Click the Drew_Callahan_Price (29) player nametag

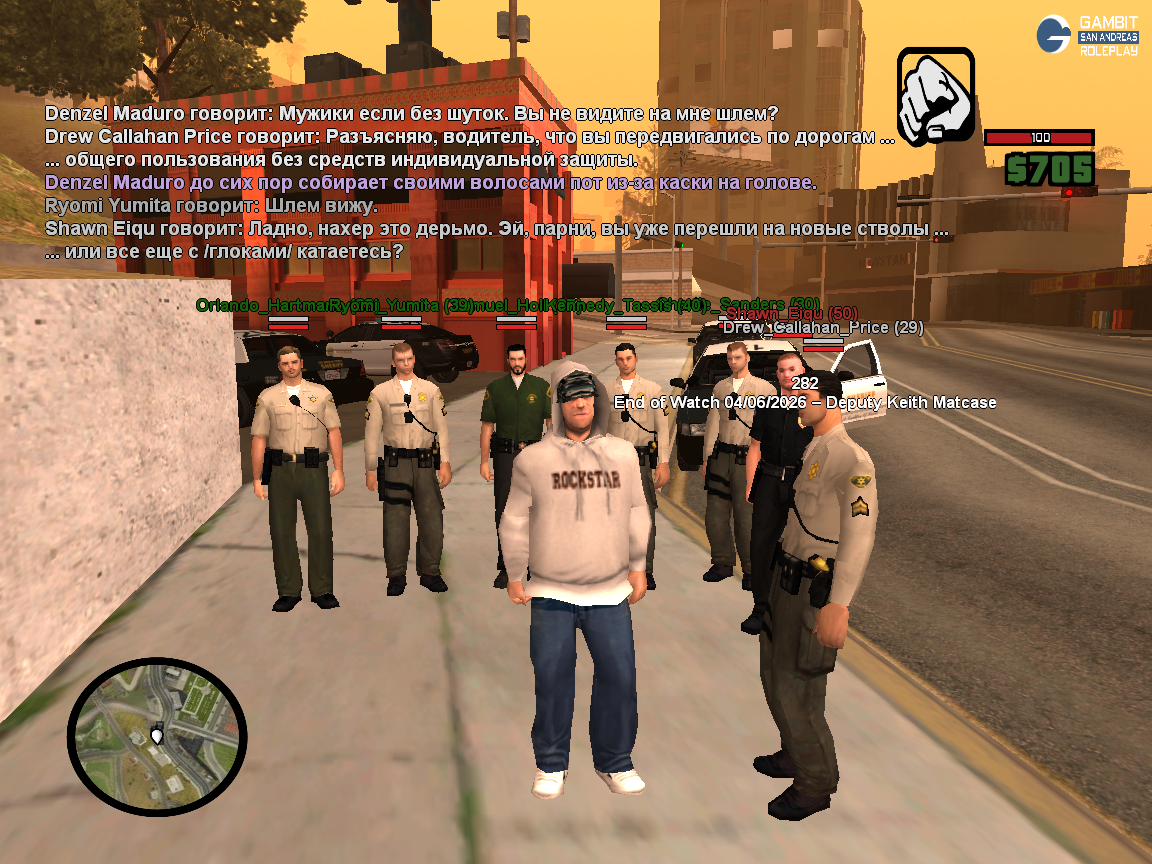(x=823, y=328)
